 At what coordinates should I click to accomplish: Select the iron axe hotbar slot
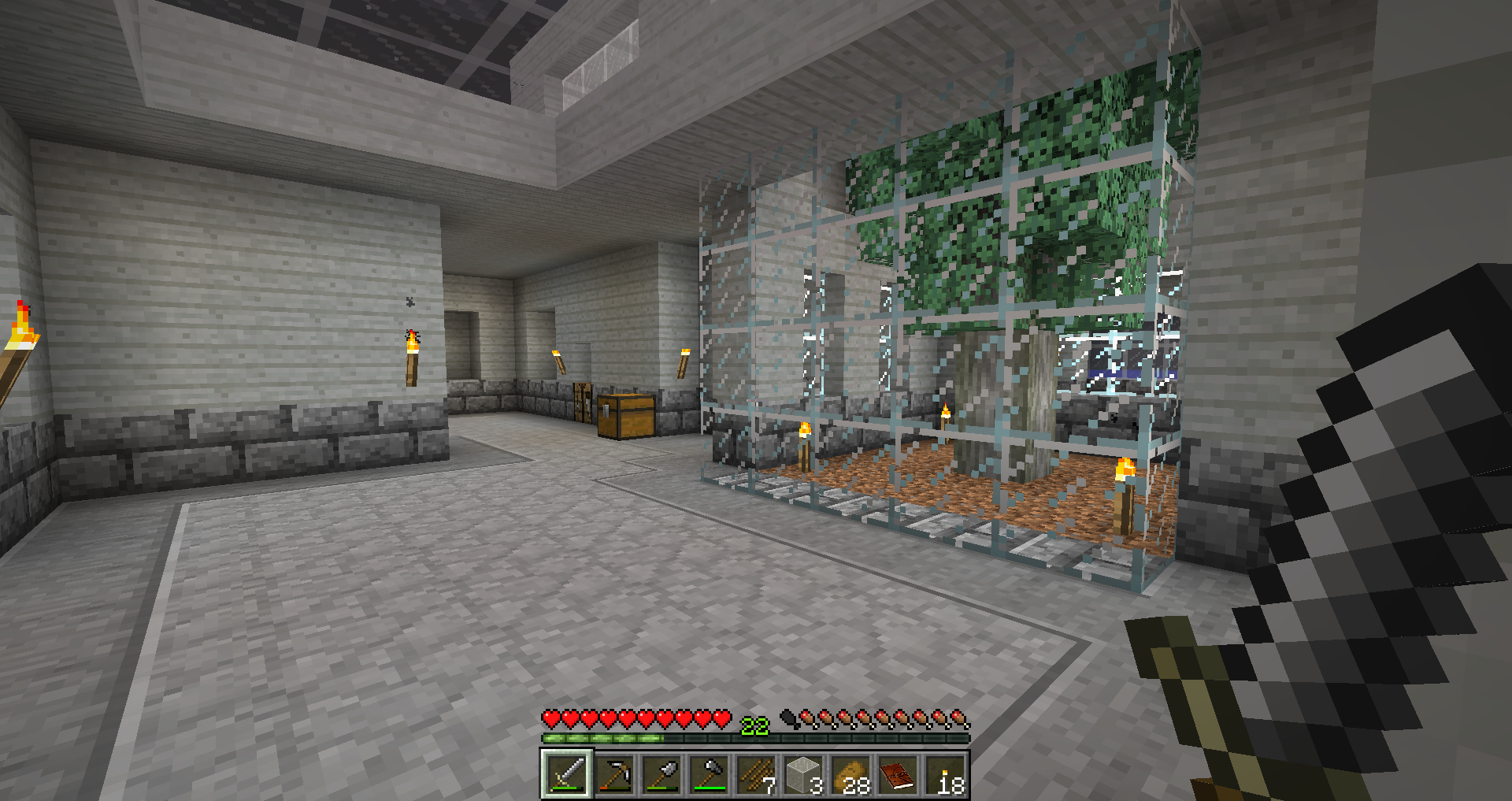[x=708, y=775]
